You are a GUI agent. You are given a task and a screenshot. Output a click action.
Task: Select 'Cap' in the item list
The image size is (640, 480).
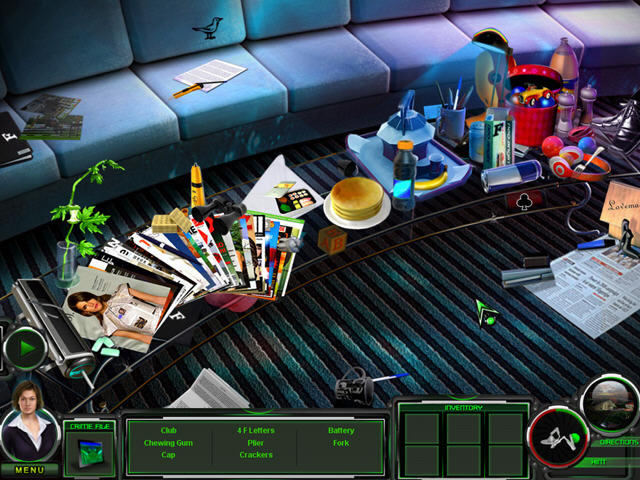click(168, 454)
